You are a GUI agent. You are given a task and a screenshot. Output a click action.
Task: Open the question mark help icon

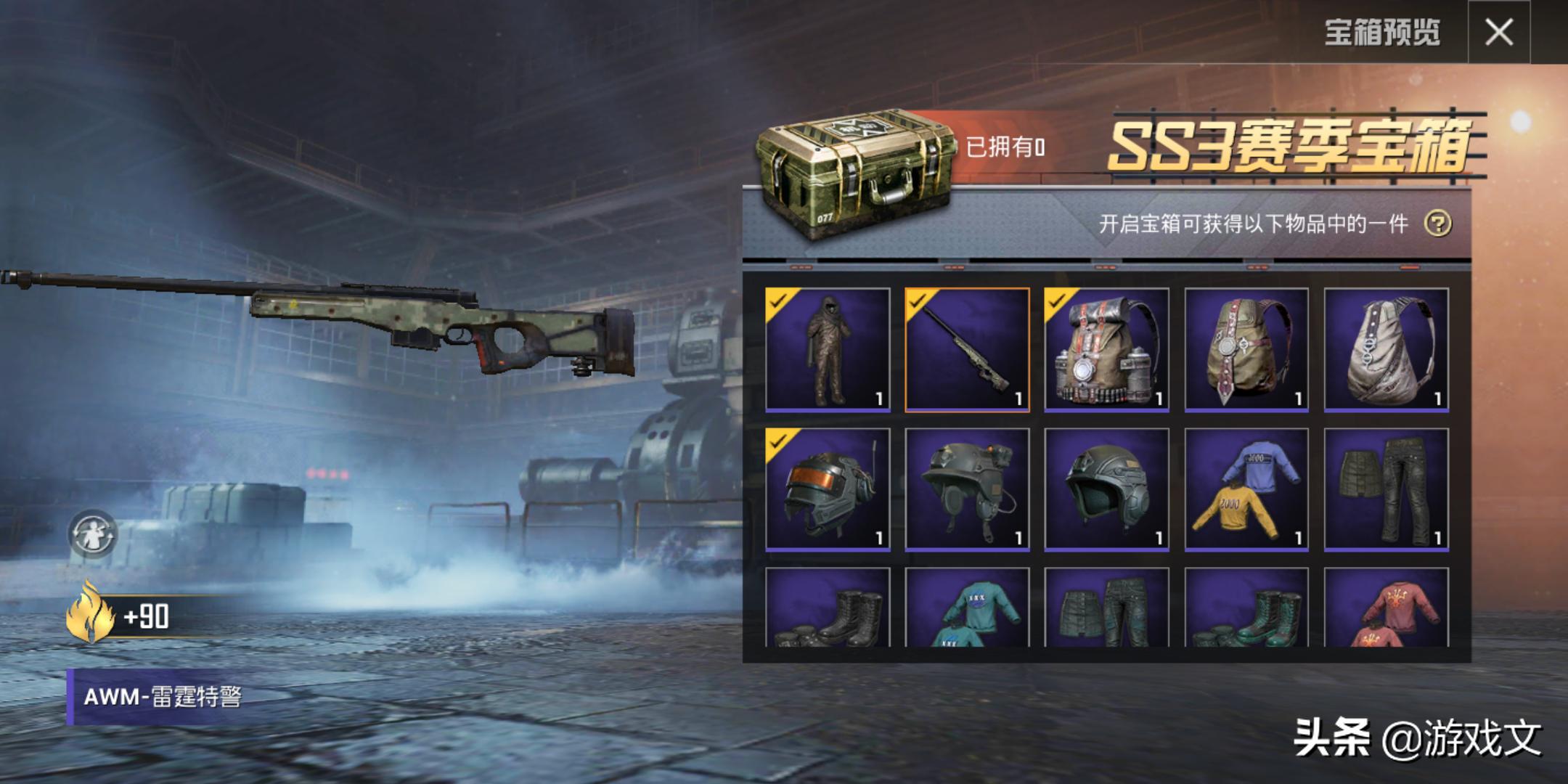pos(1437,224)
